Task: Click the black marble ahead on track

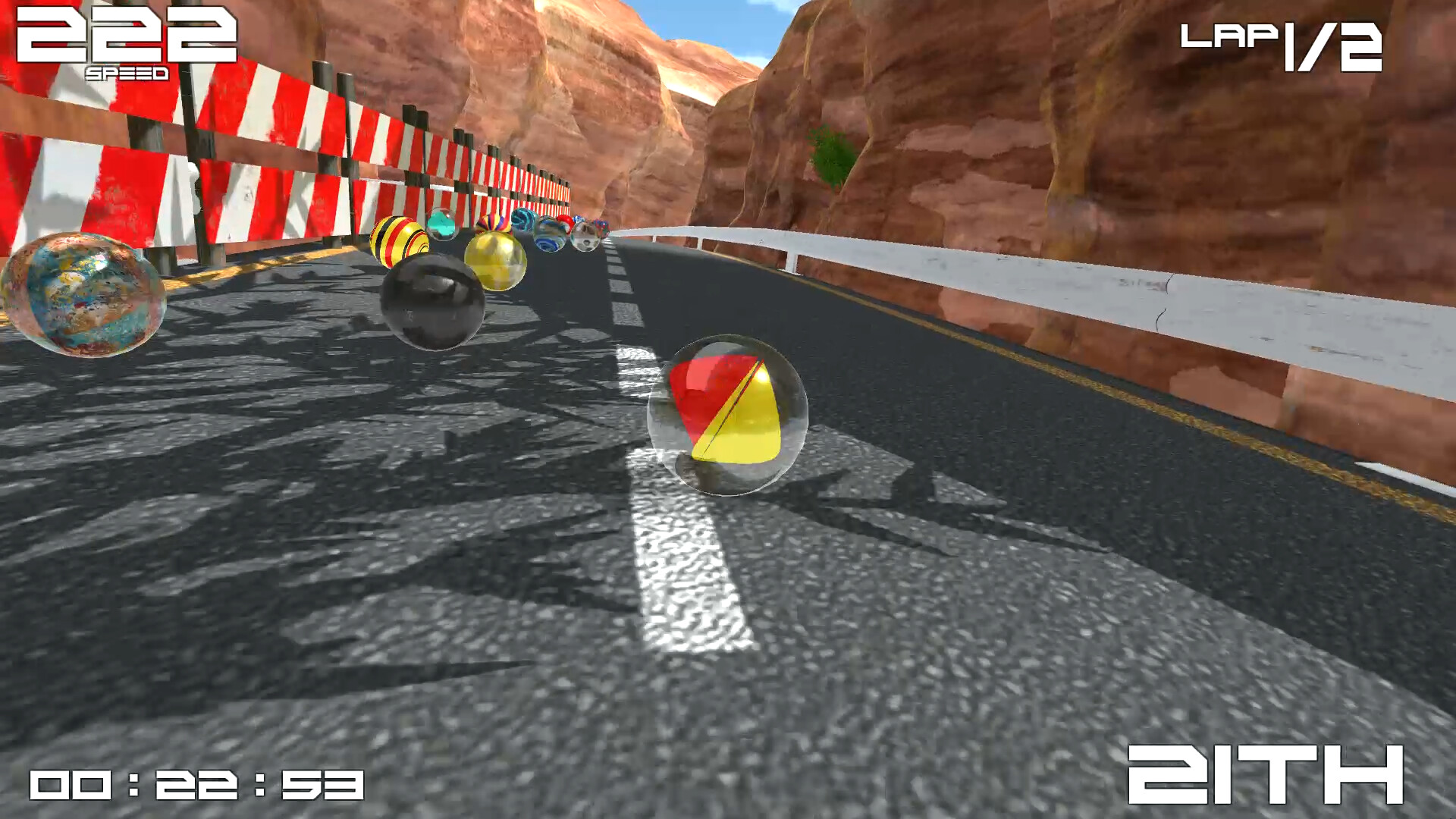Action: [432, 303]
